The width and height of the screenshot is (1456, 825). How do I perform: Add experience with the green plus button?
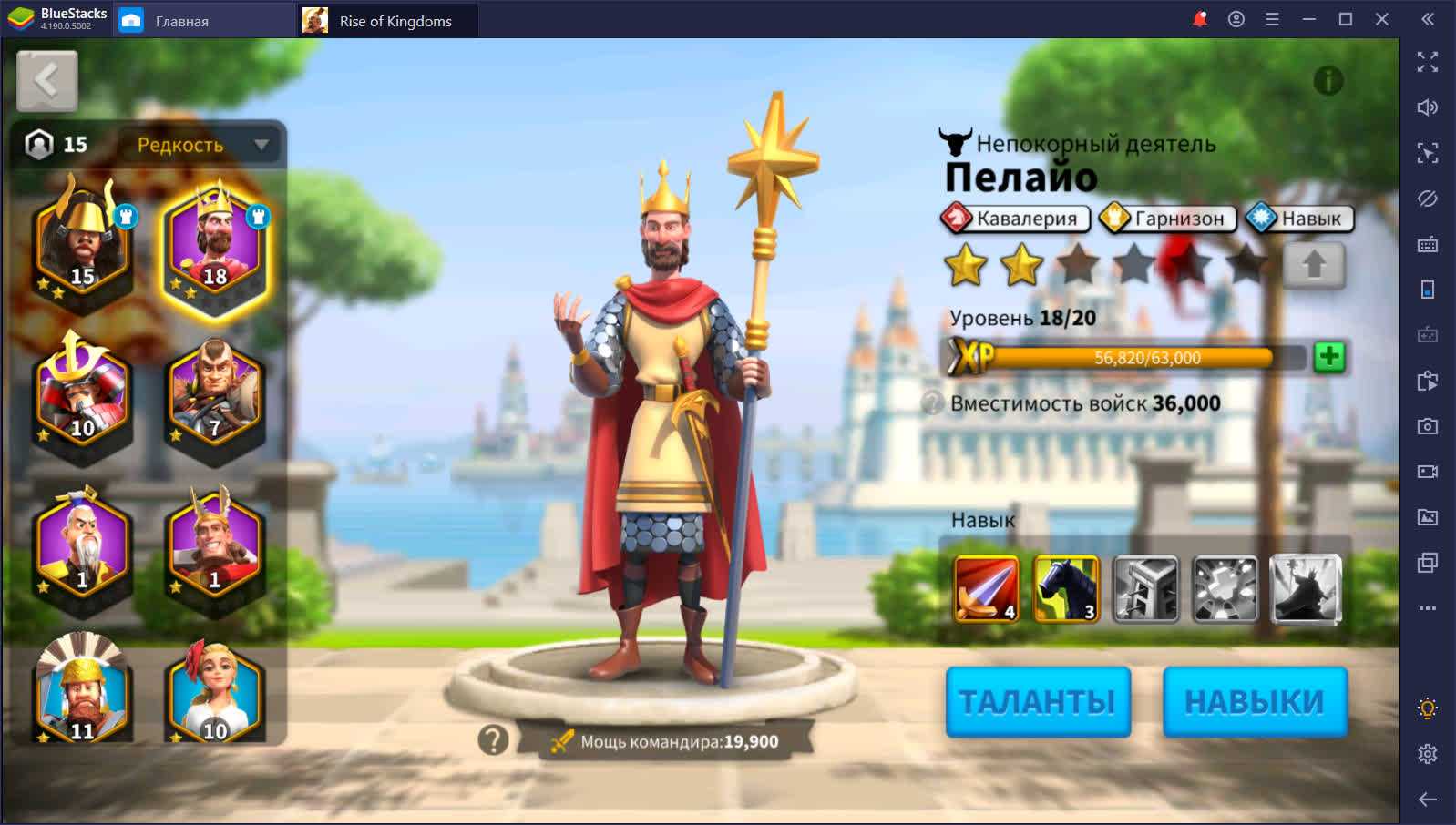(x=1329, y=357)
